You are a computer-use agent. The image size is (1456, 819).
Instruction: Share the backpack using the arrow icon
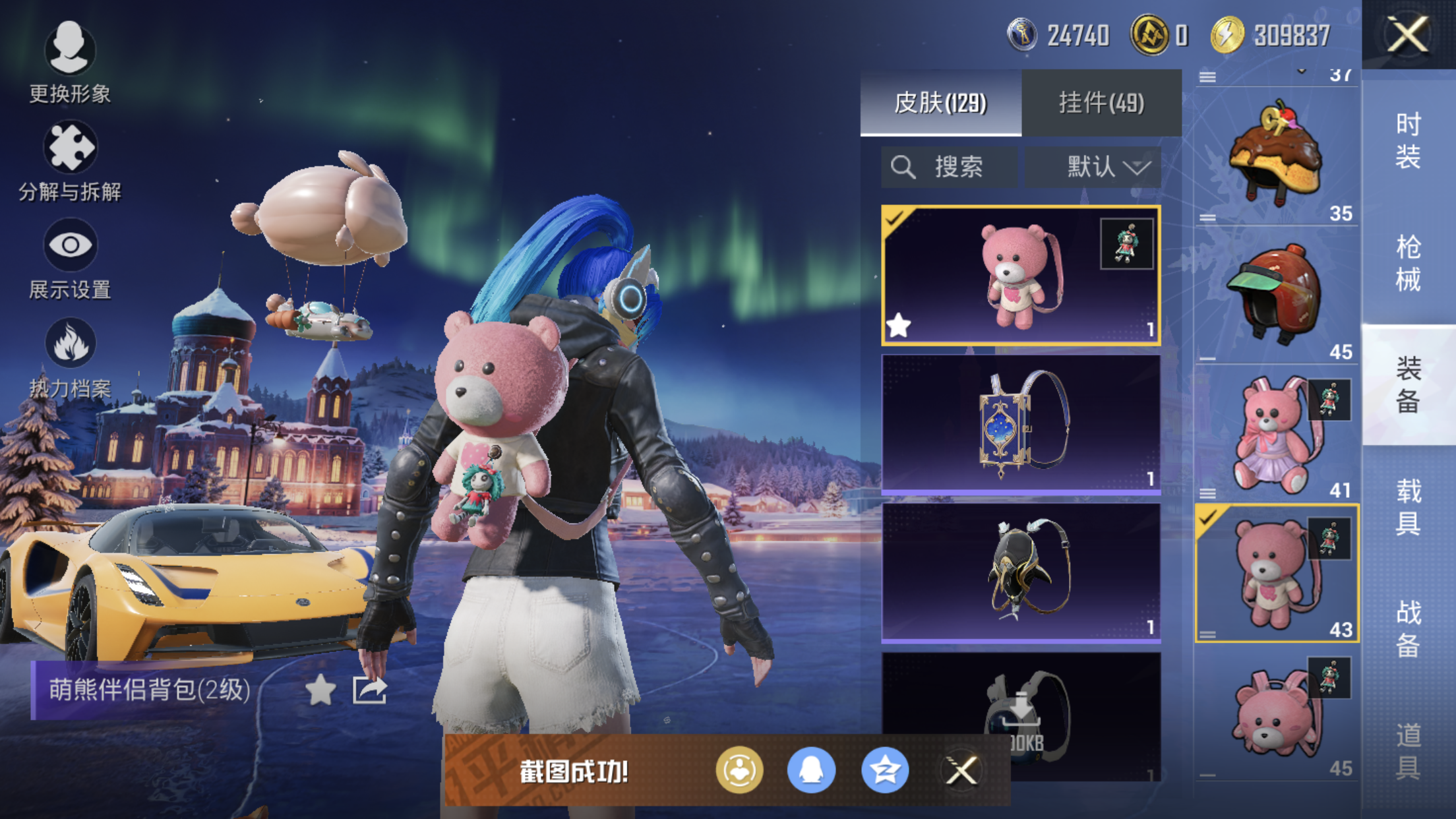369,690
